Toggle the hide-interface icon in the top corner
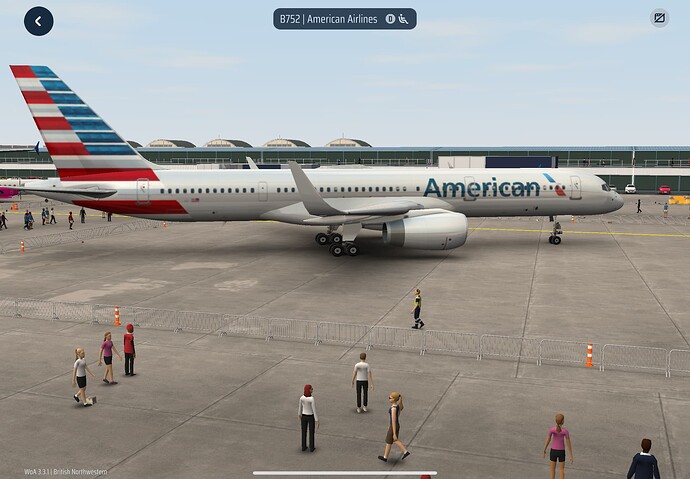Screen dimensions: 690x479 click(659, 18)
